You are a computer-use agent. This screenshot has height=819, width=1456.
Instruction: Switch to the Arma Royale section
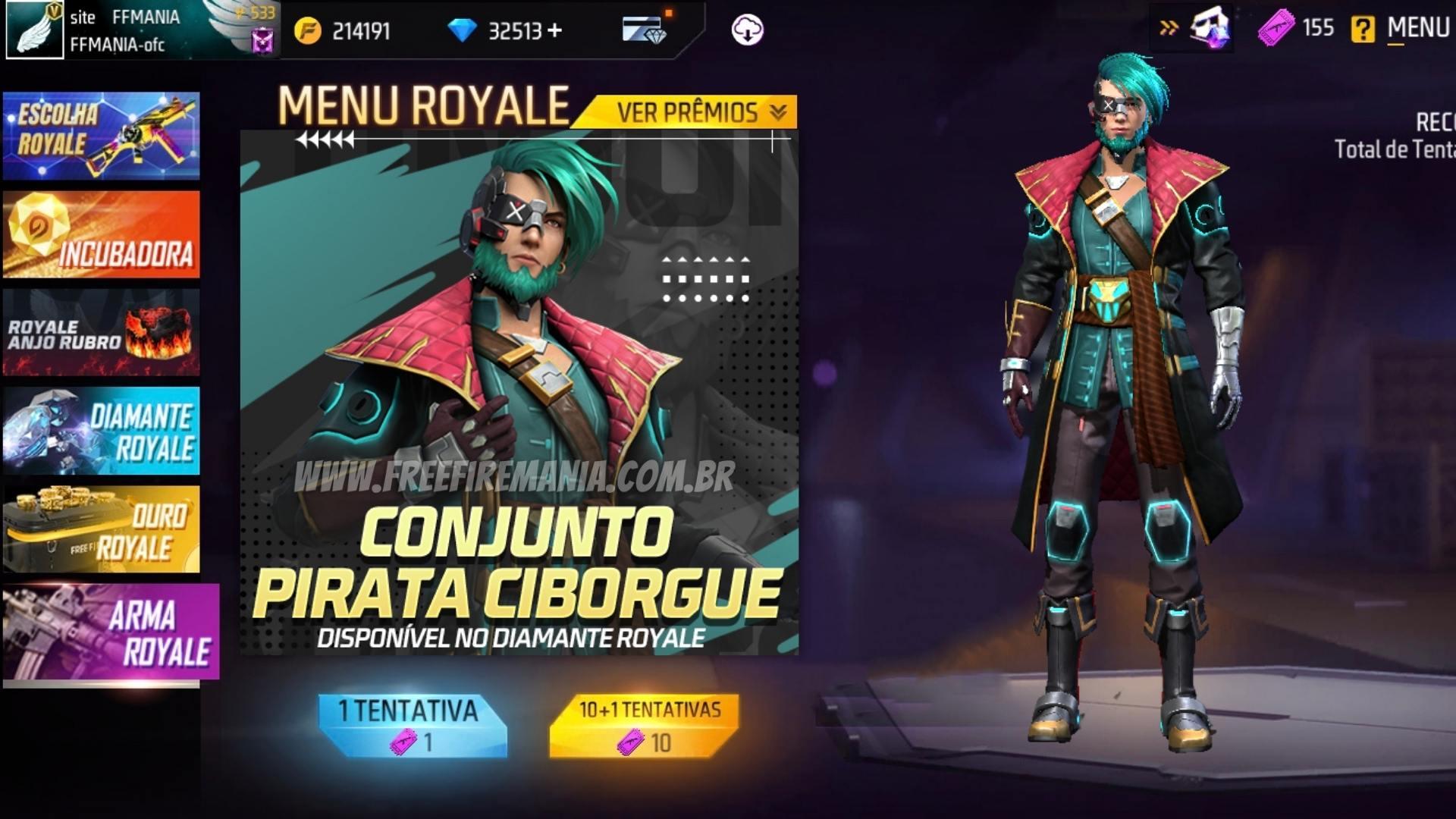coord(101,629)
